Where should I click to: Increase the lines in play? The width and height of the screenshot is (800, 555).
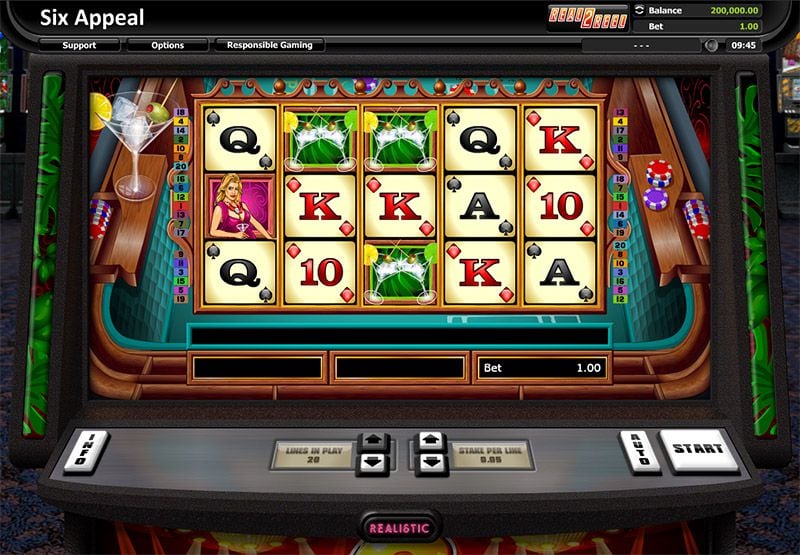[372, 441]
